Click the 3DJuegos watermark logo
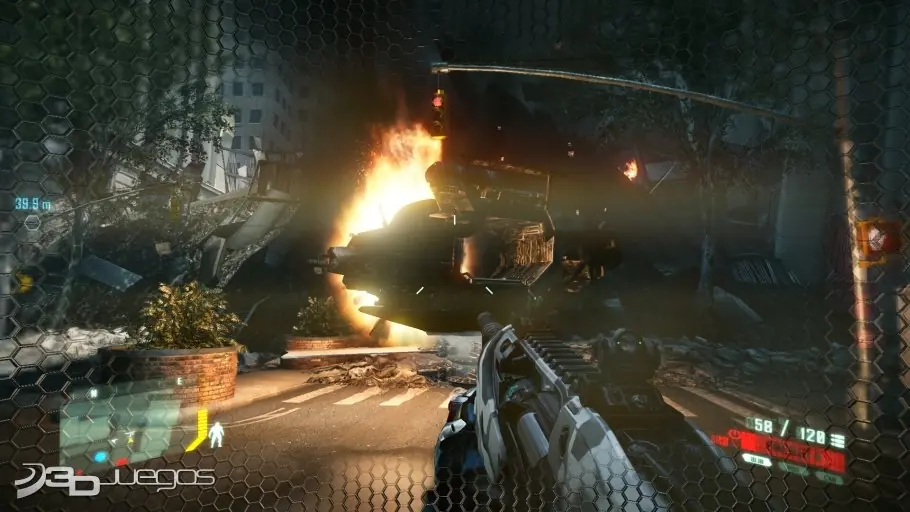 [x=113, y=479]
